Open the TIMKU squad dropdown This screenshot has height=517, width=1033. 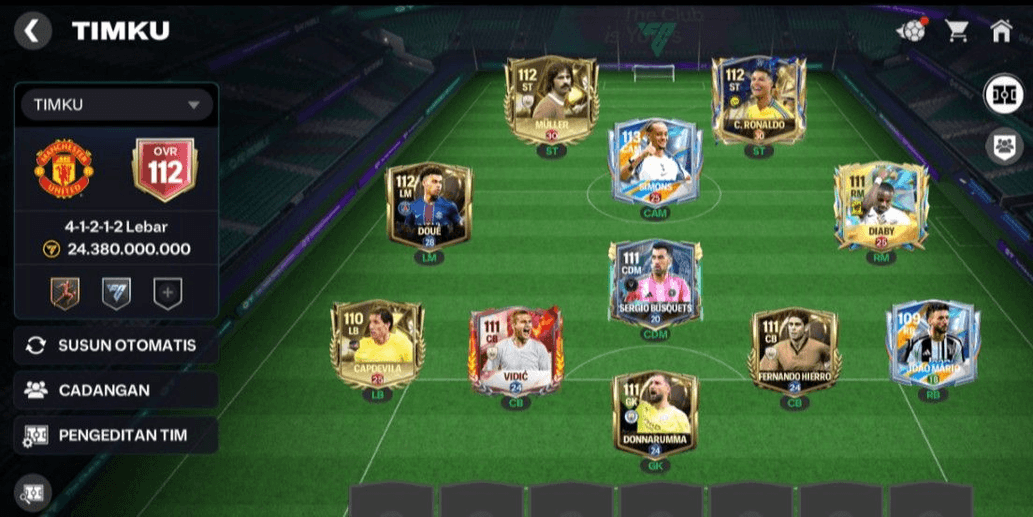[x=115, y=104]
